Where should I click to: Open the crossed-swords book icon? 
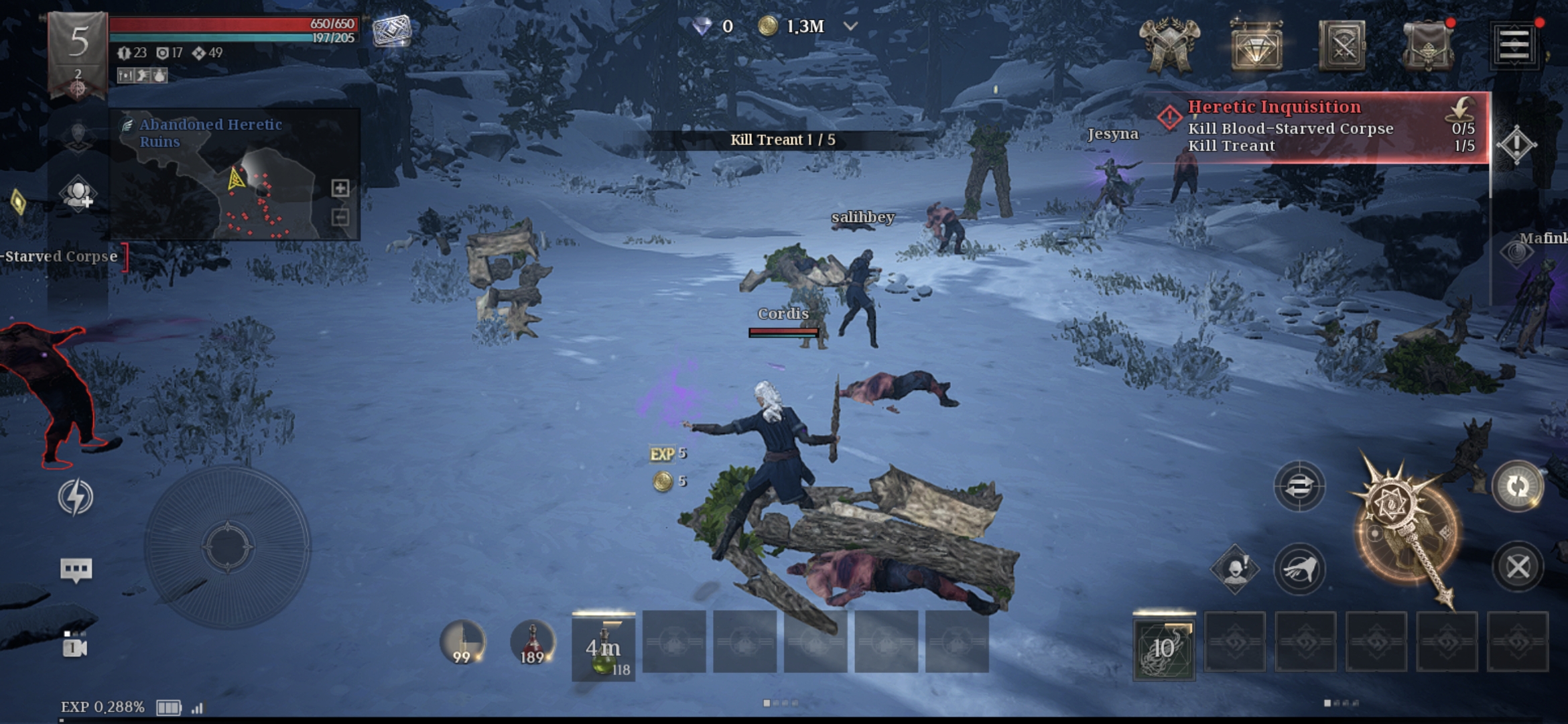pyautogui.click(x=1342, y=46)
